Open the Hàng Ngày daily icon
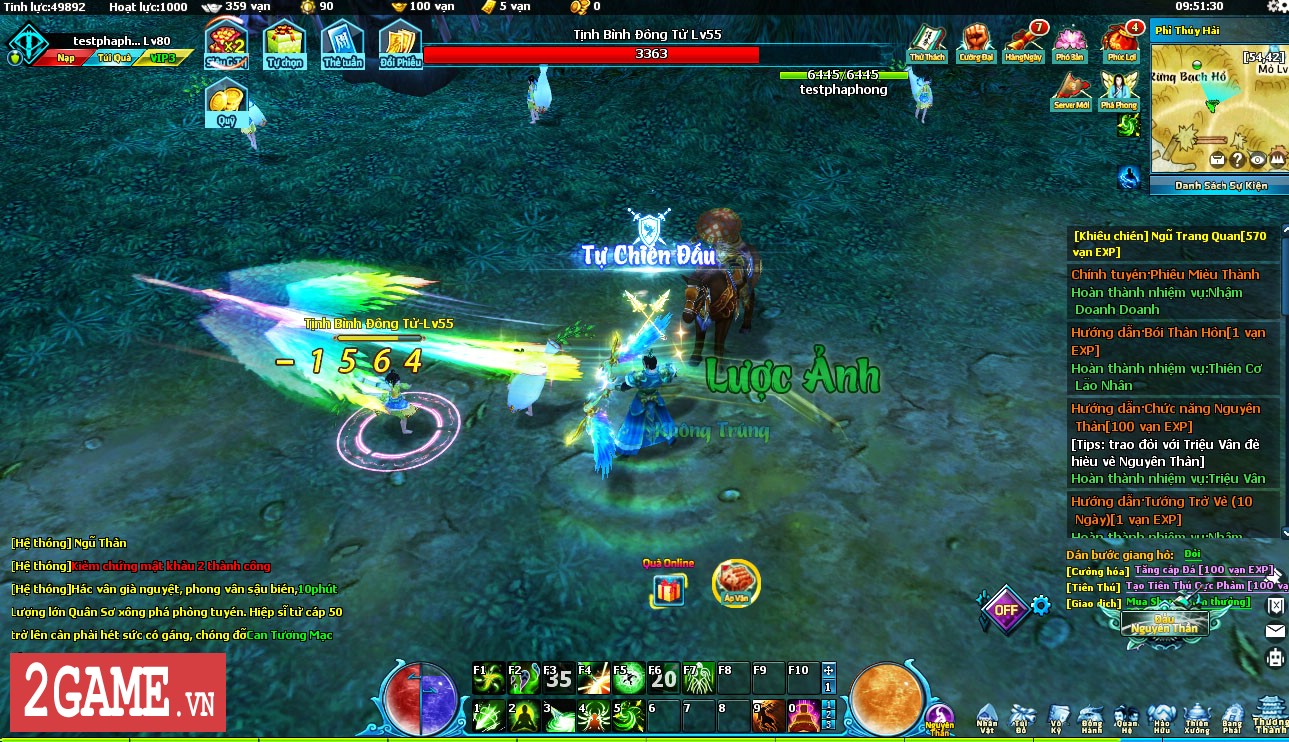The image size is (1289, 742). click(x=1023, y=42)
